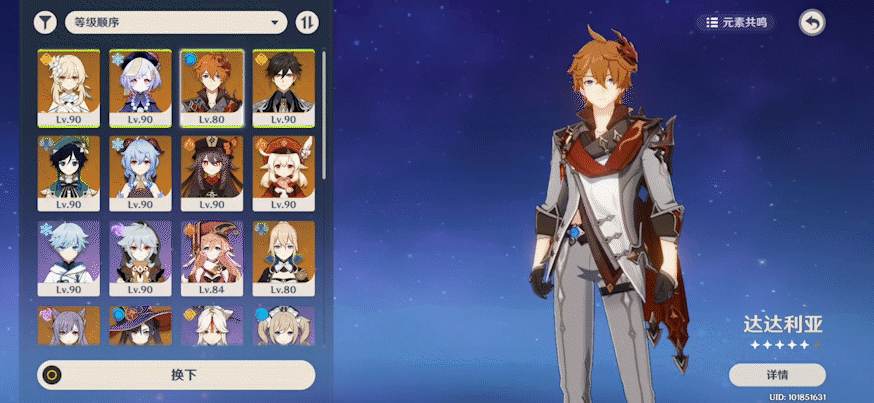Screen dimensions: 874x403
Task: Select Tartaglia's Lv.80 portrait
Action: [211, 86]
